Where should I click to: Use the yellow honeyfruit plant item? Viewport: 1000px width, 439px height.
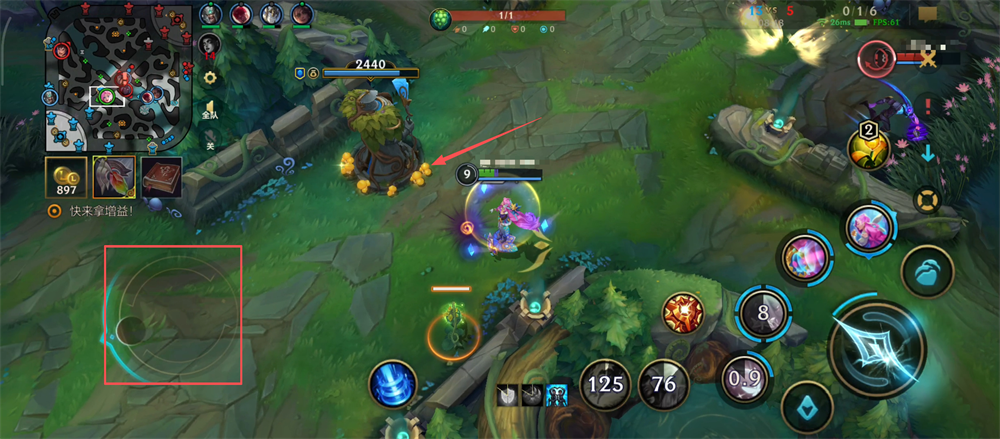(x=869, y=148)
